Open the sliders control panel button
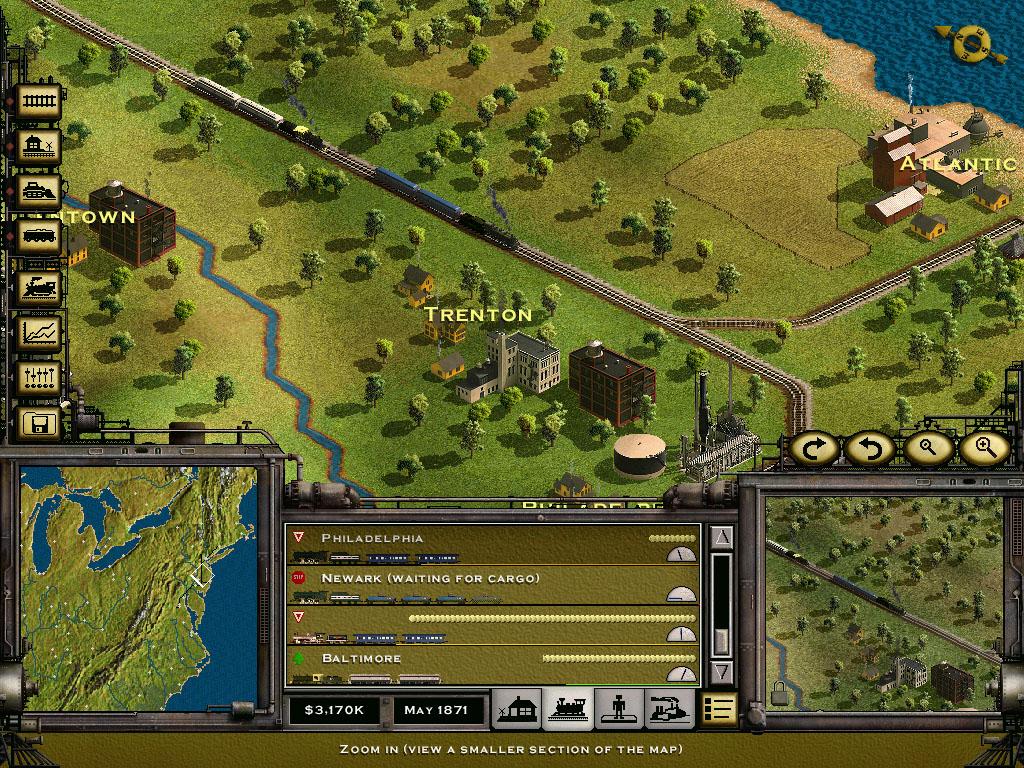 [40, 378]
